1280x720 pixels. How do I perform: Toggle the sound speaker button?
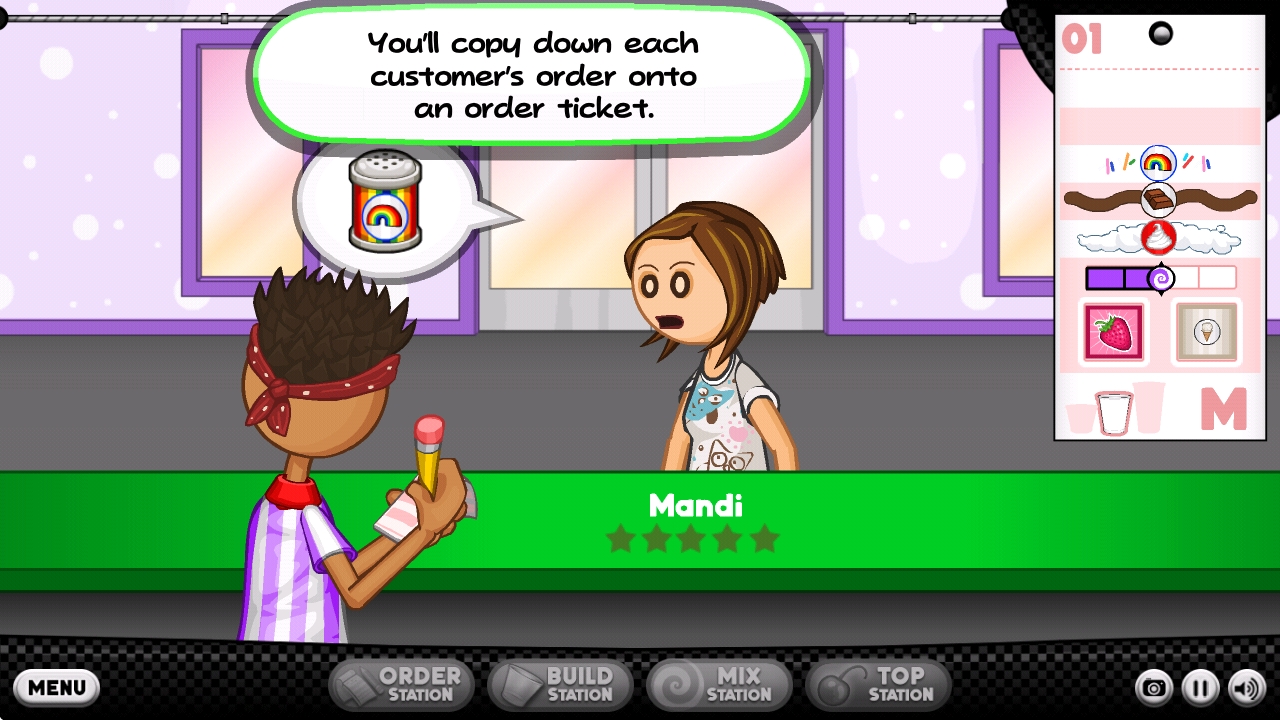tap(1247, 688)
